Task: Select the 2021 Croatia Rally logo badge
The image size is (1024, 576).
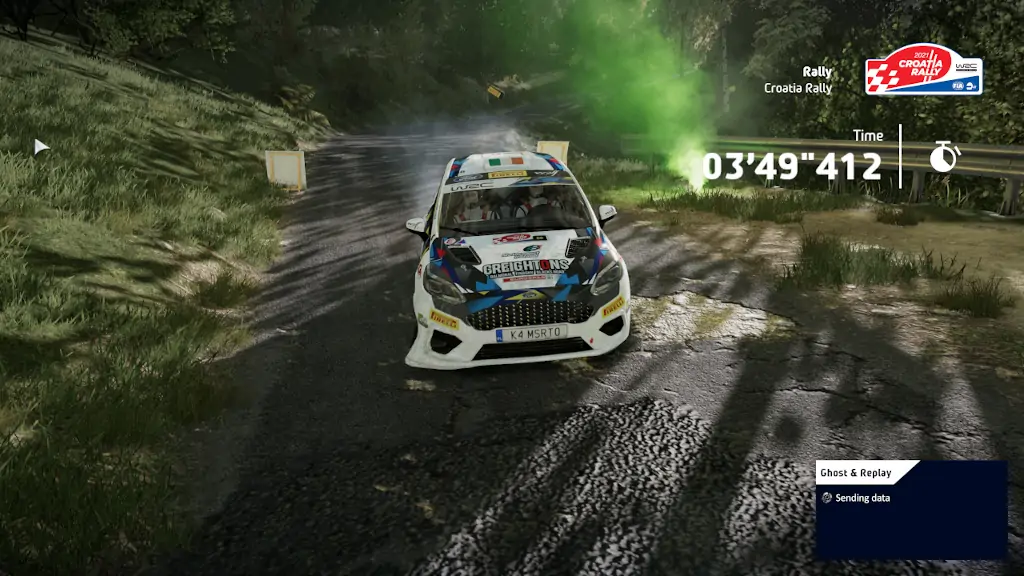Action: [x=922, y=72]
